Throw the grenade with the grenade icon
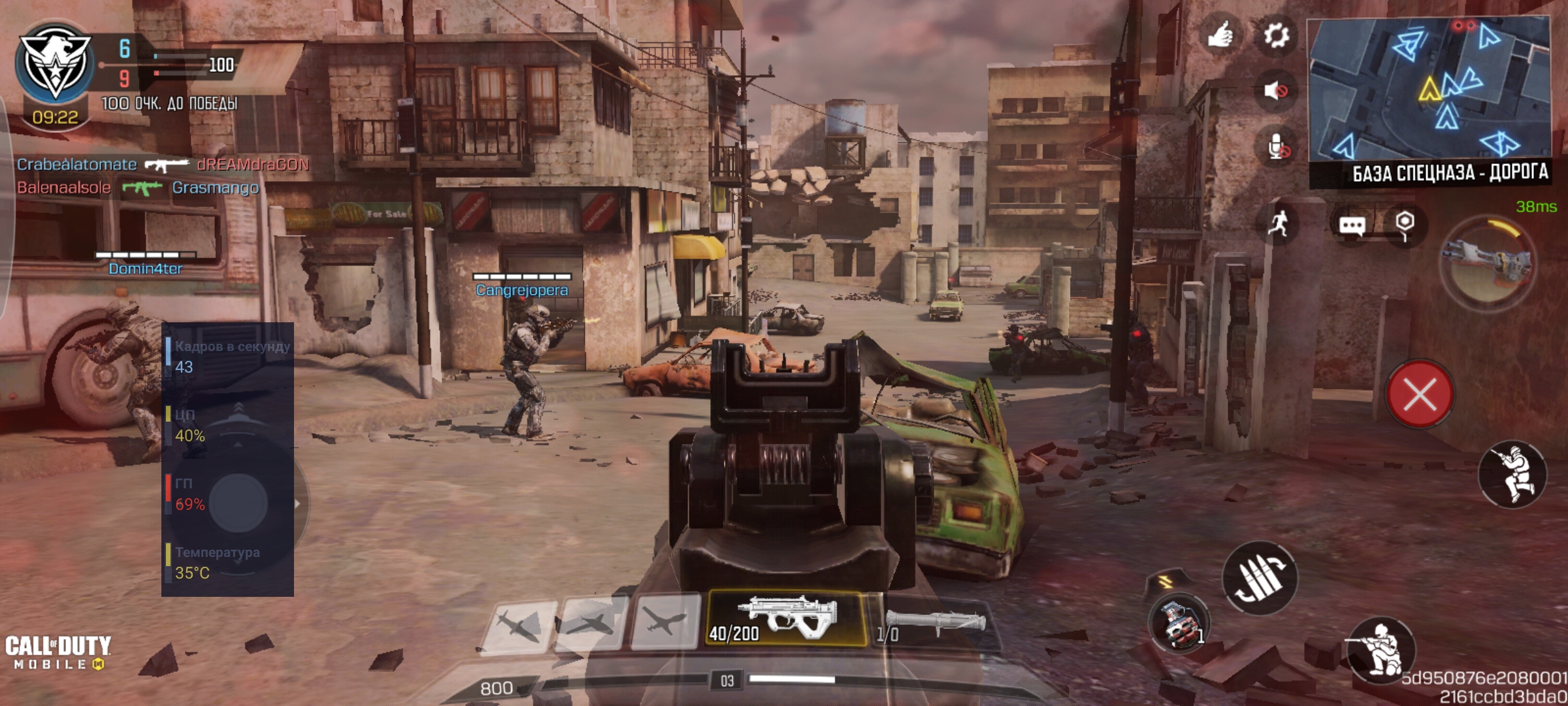 pos(1179,624)
